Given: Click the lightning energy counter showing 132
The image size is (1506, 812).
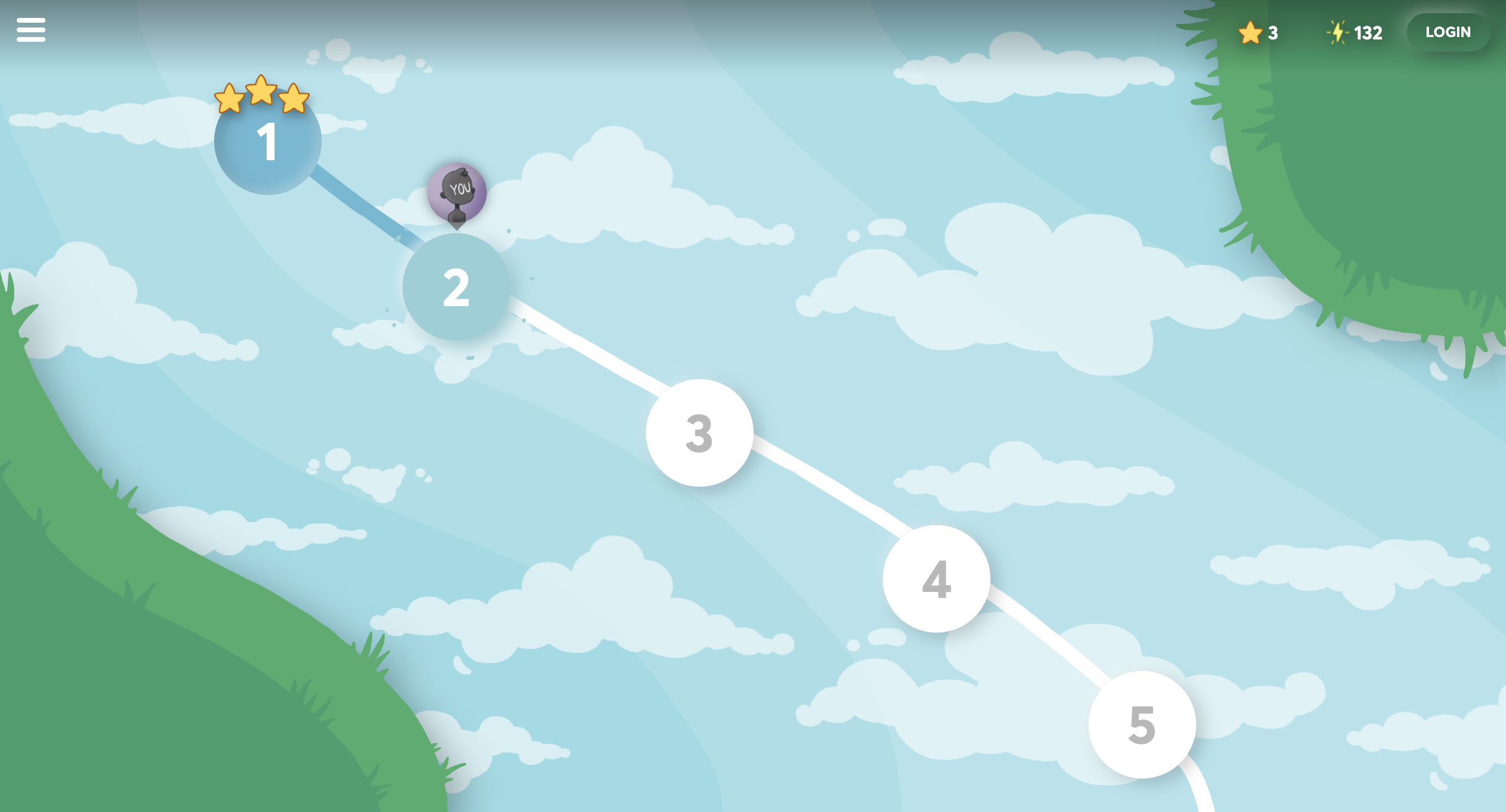Looking at the screenshot, I should tap(1353, 33).
